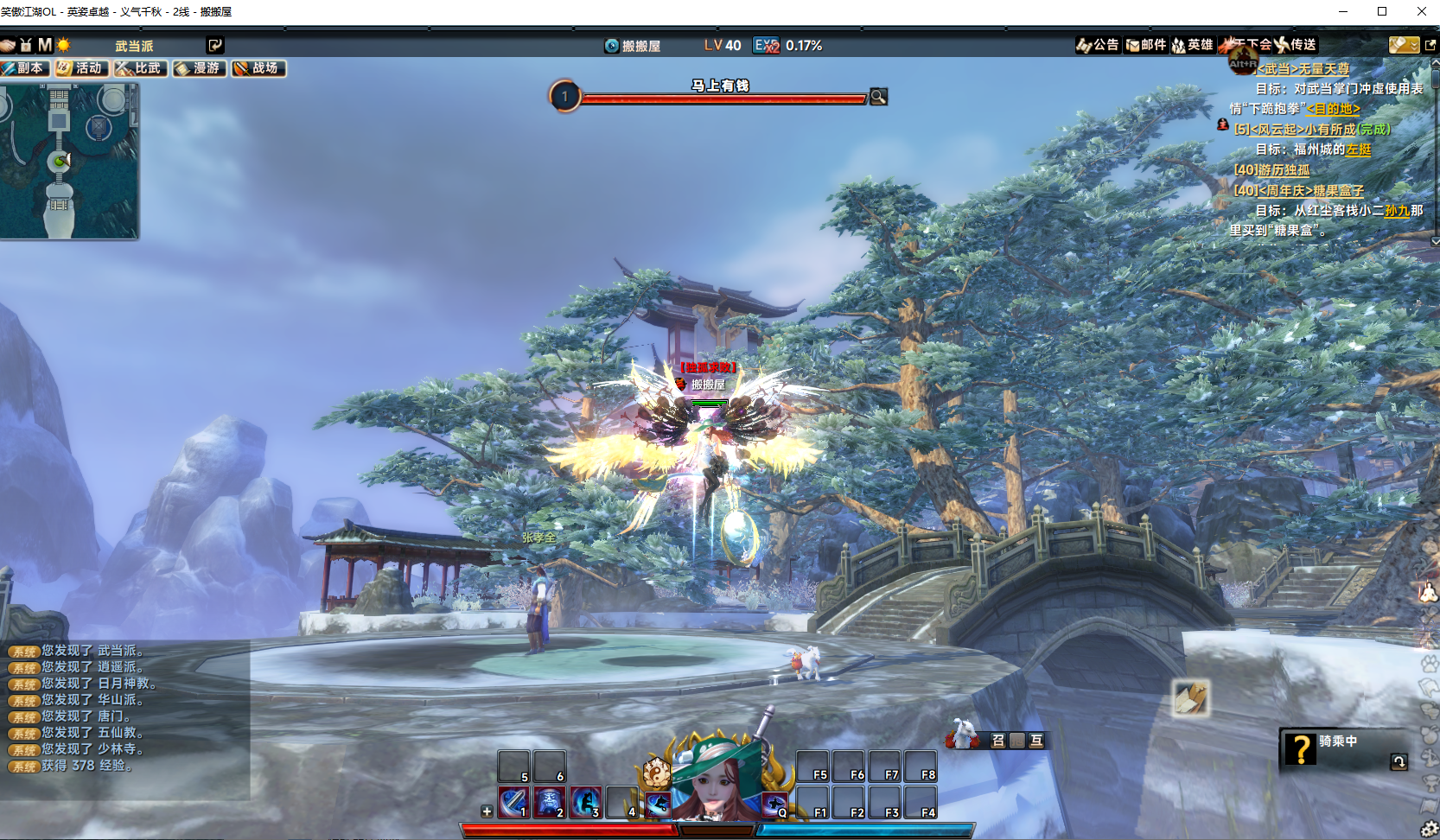
Task: Open the 副本 dungeon menu
Action: tap(24, 68)
